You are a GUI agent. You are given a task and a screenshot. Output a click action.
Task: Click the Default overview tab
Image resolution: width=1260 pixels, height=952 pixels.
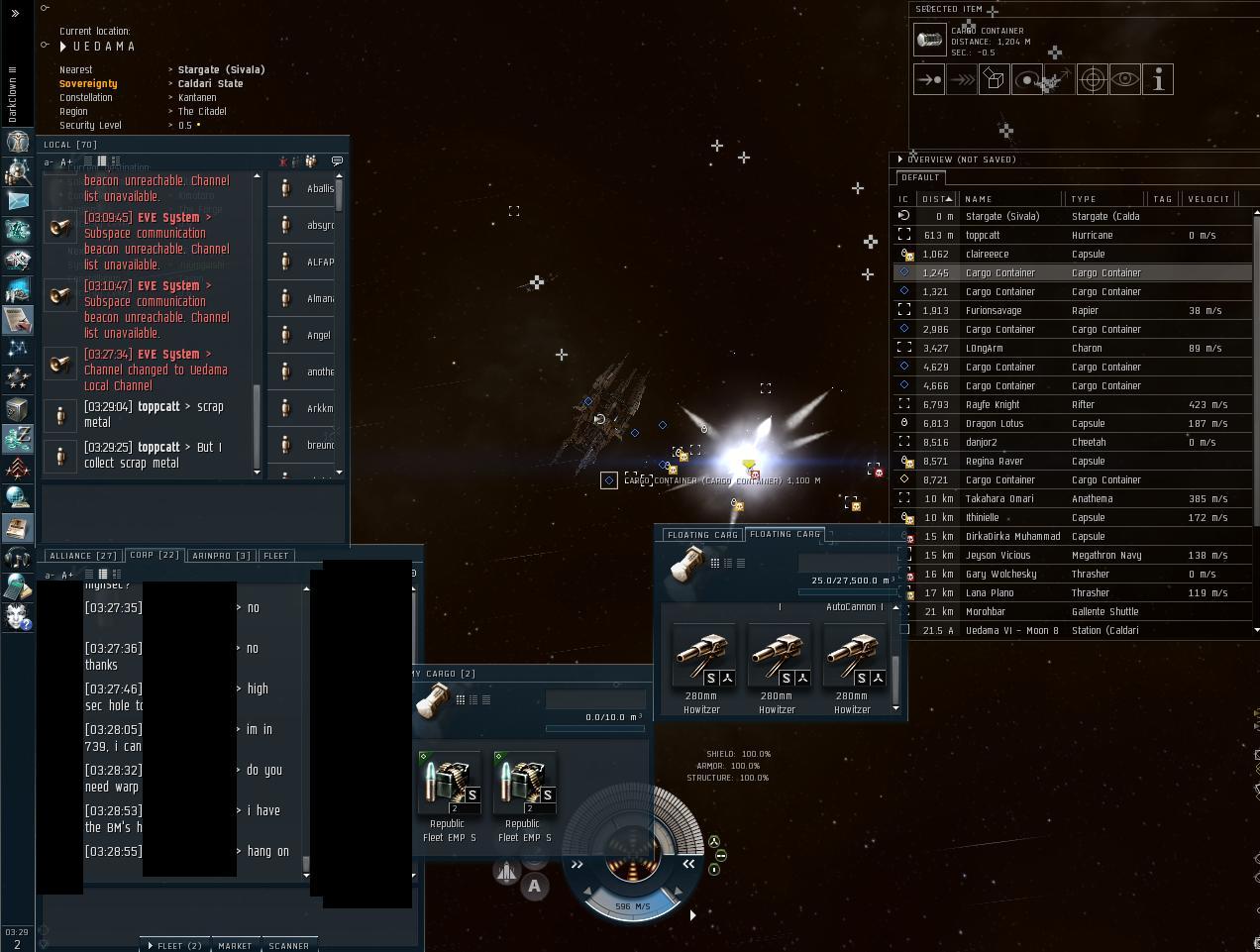[x=920, y=177]
